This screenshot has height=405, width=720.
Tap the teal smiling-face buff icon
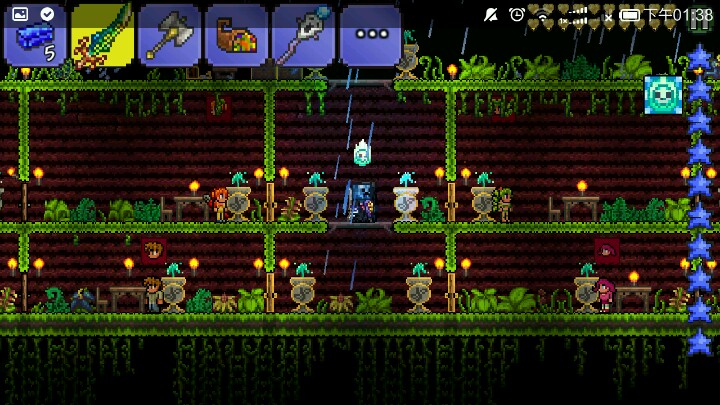click(663, 94)
